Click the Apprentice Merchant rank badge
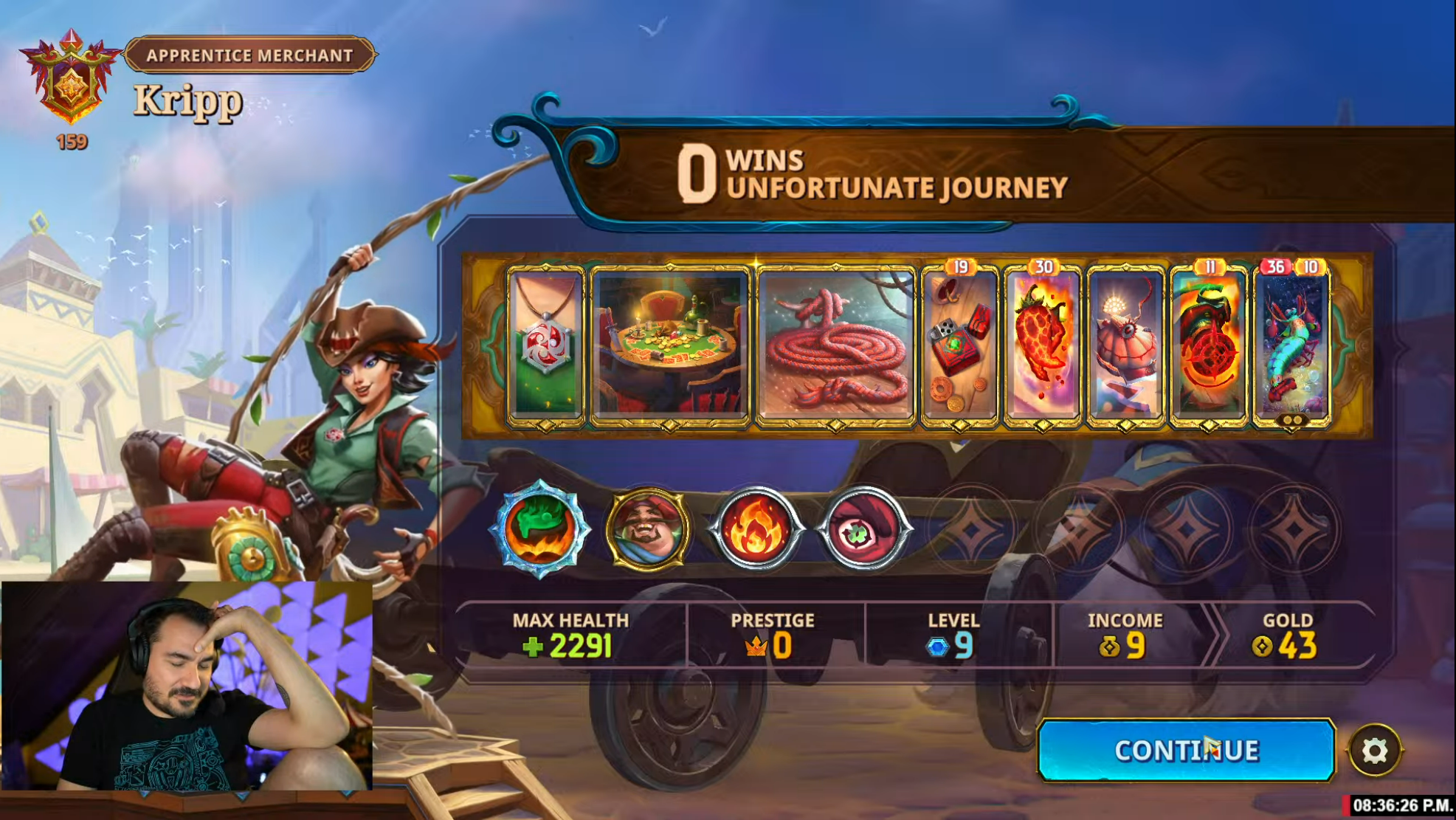1456x820 pixels. coord(71,77)
